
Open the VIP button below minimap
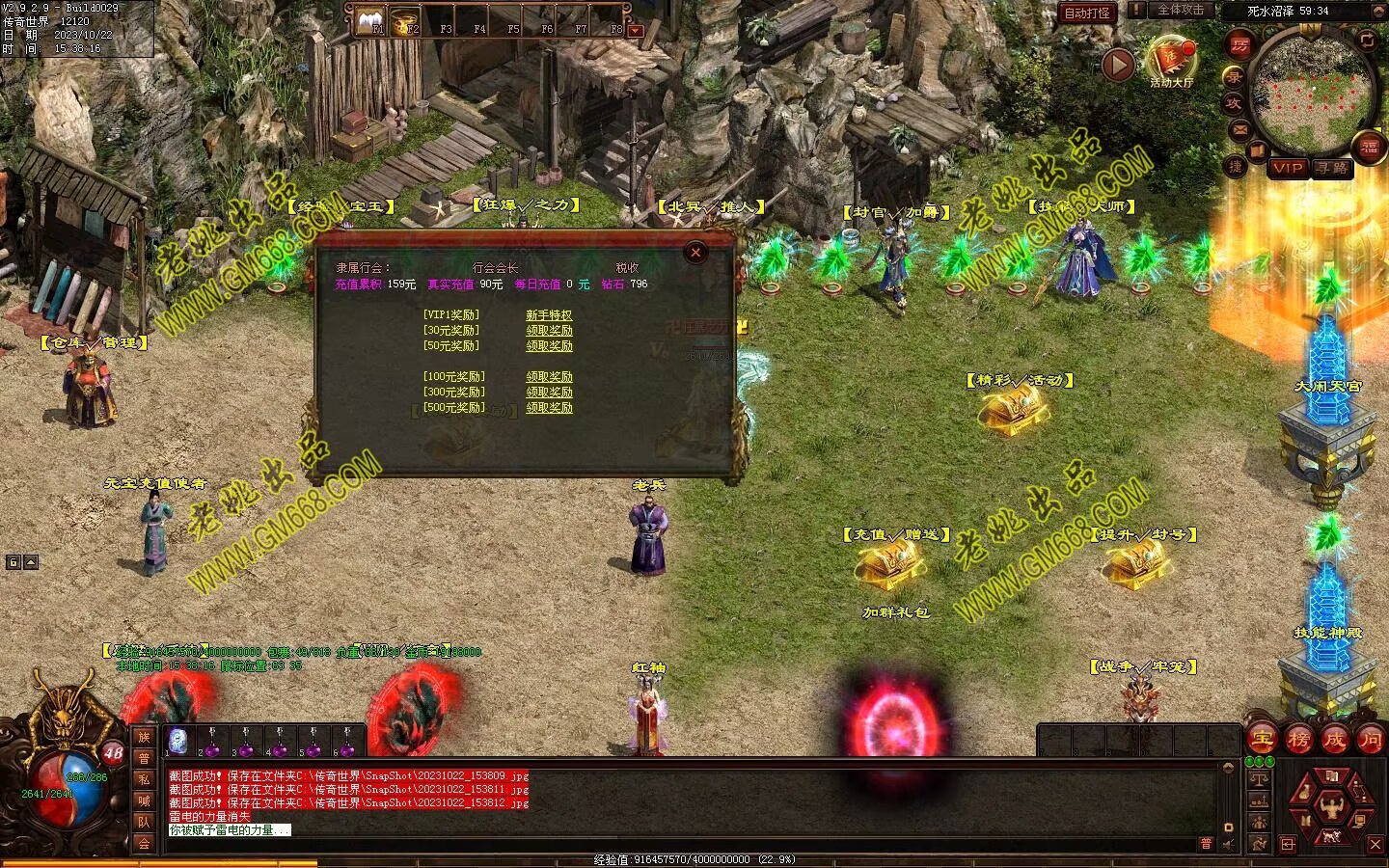click(x=1287, y=168)
